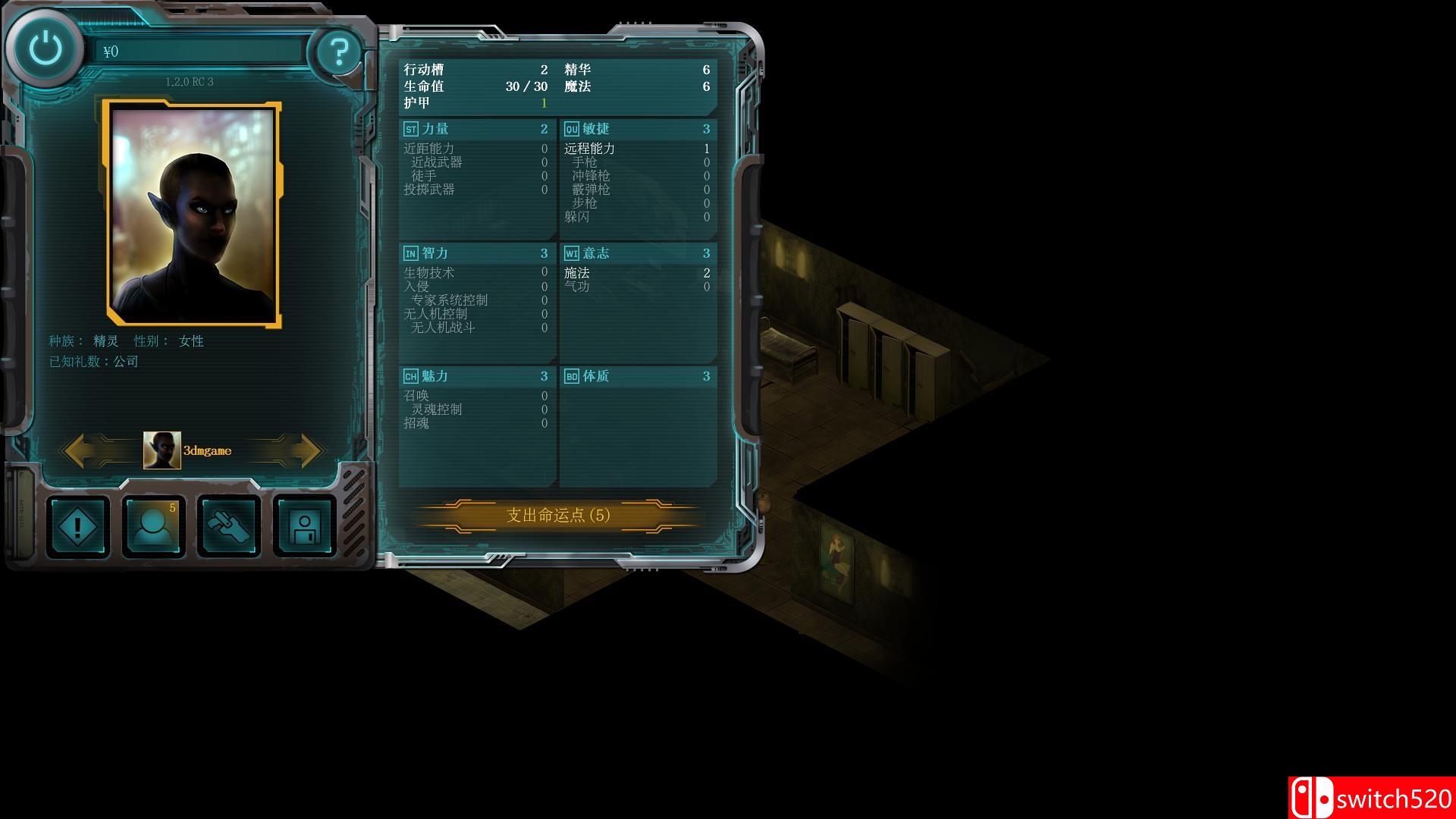This screenshot has width=1456, height=819.
Task: Save character using the floppy disk icon
Action: pyautogui.click(x=303, y=526)
